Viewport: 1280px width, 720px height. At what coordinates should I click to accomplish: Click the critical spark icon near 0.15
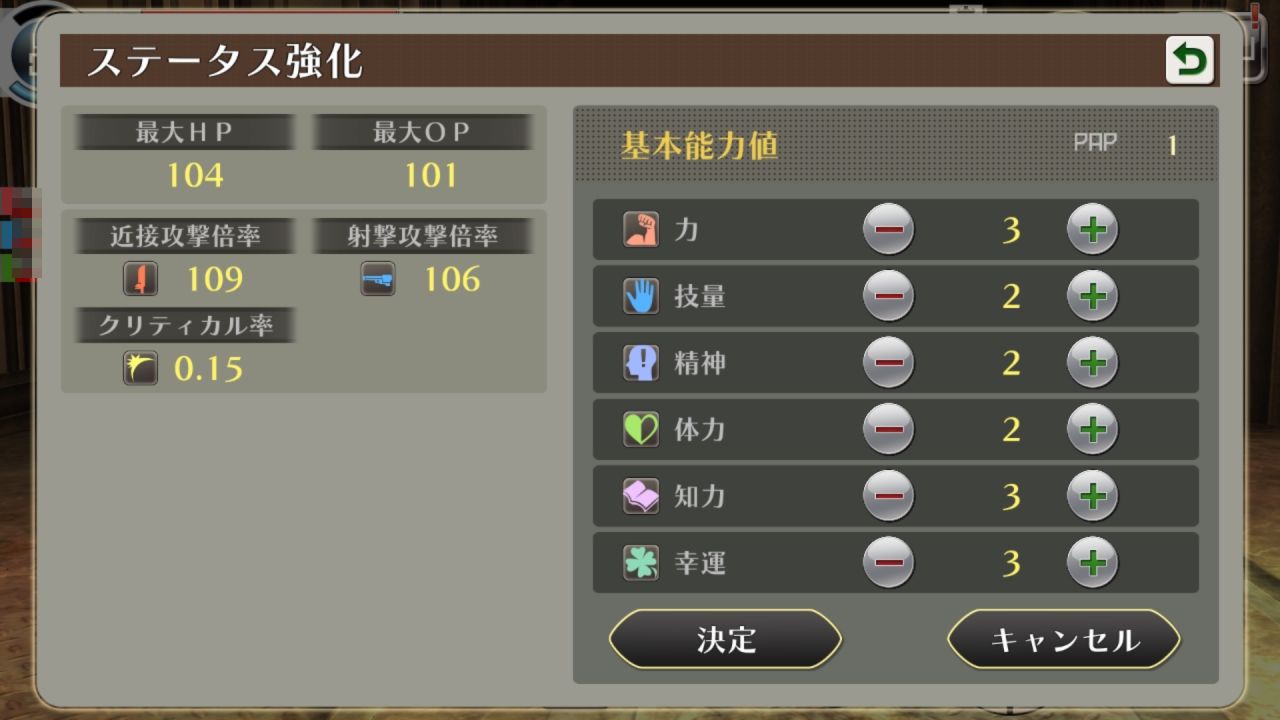tap(140, 369)
